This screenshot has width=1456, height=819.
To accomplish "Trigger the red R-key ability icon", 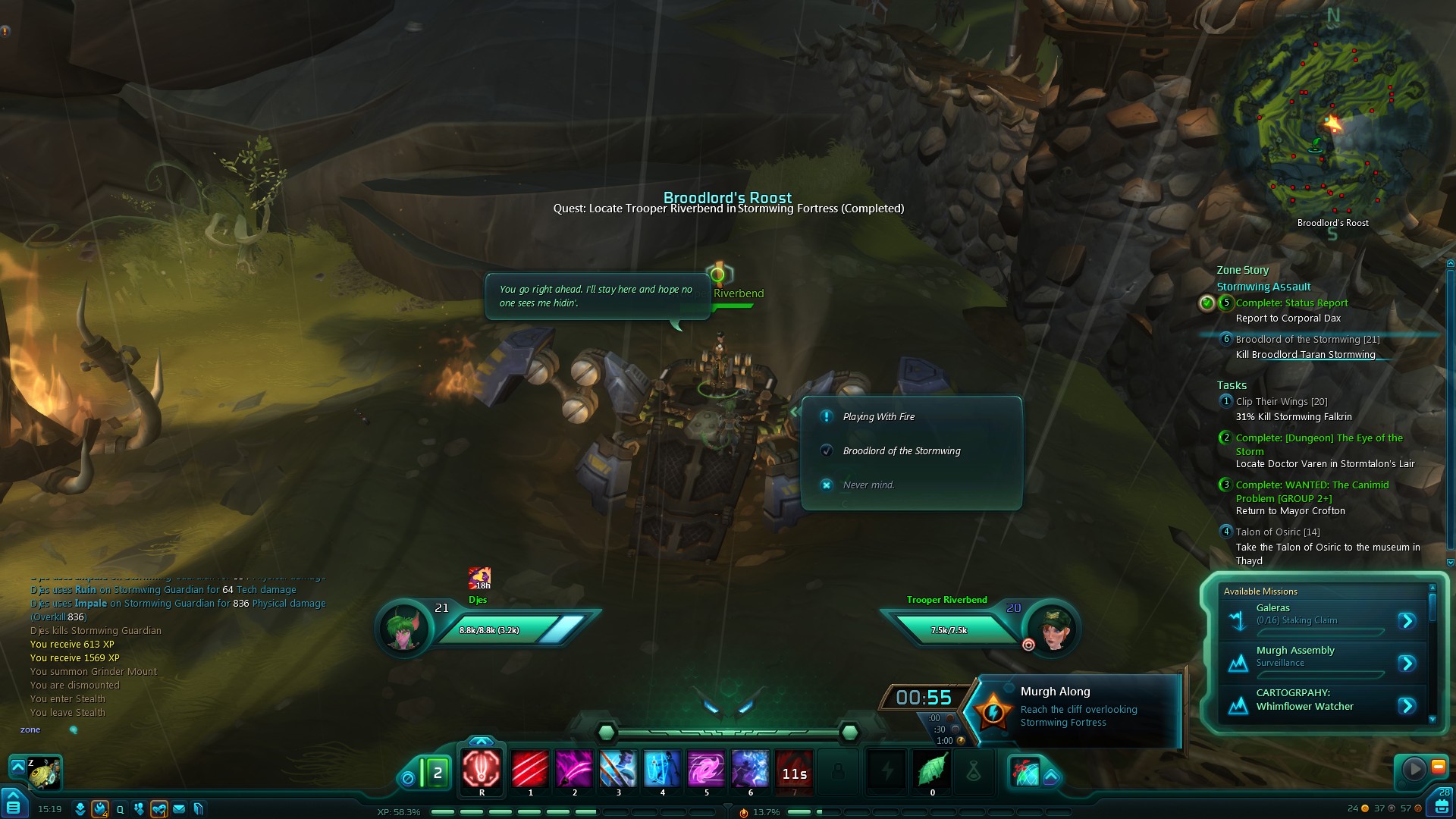I will pyautogui.click(x=482, y=770).
